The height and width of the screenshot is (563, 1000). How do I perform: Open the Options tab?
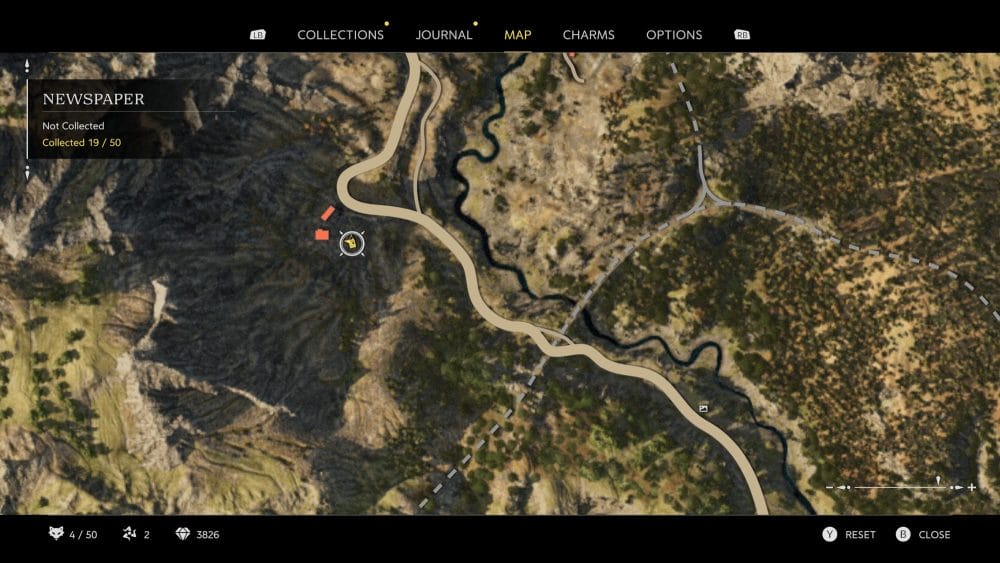point(674,35)
